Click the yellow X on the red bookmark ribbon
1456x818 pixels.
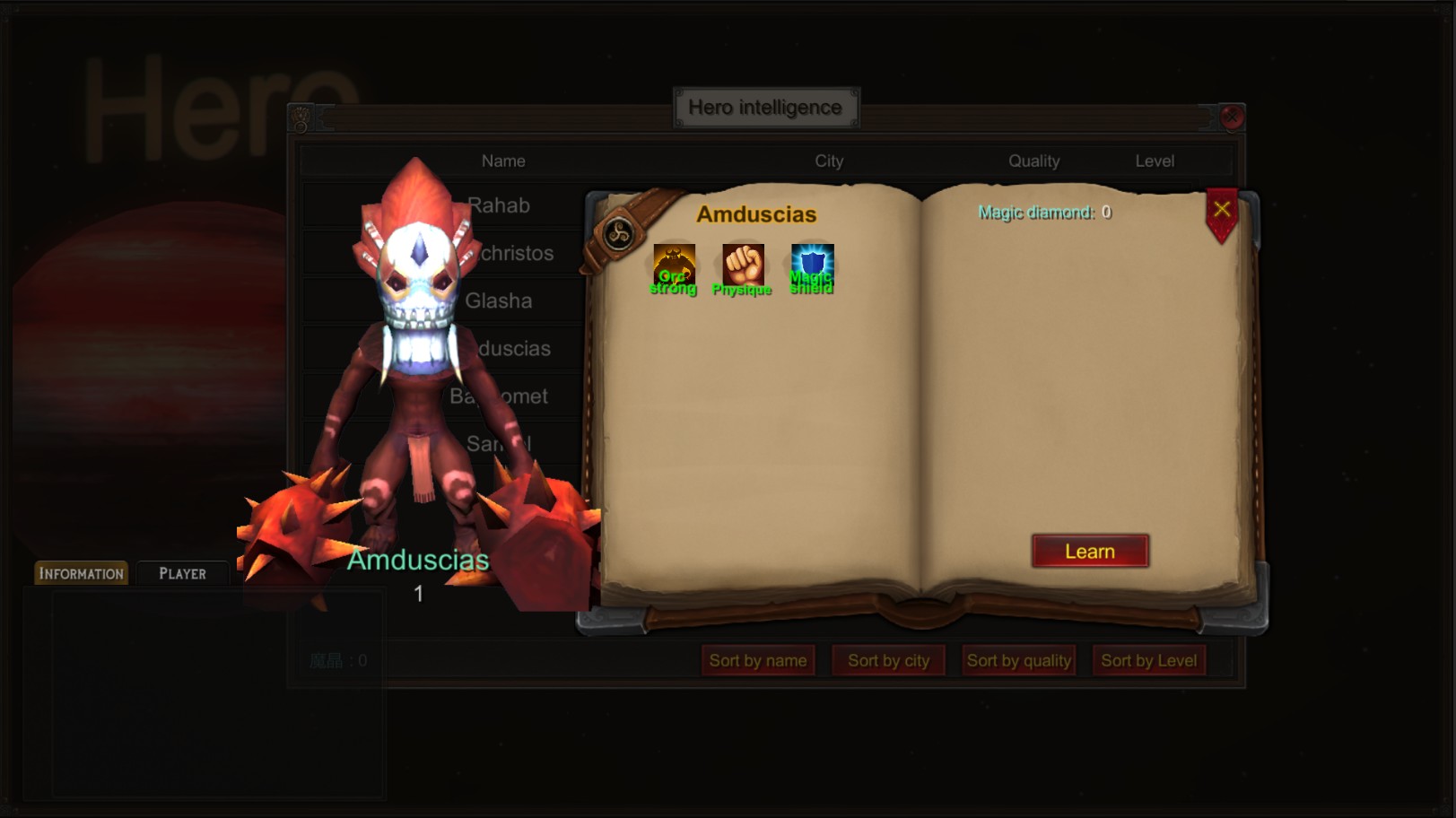click(1220, 209)
